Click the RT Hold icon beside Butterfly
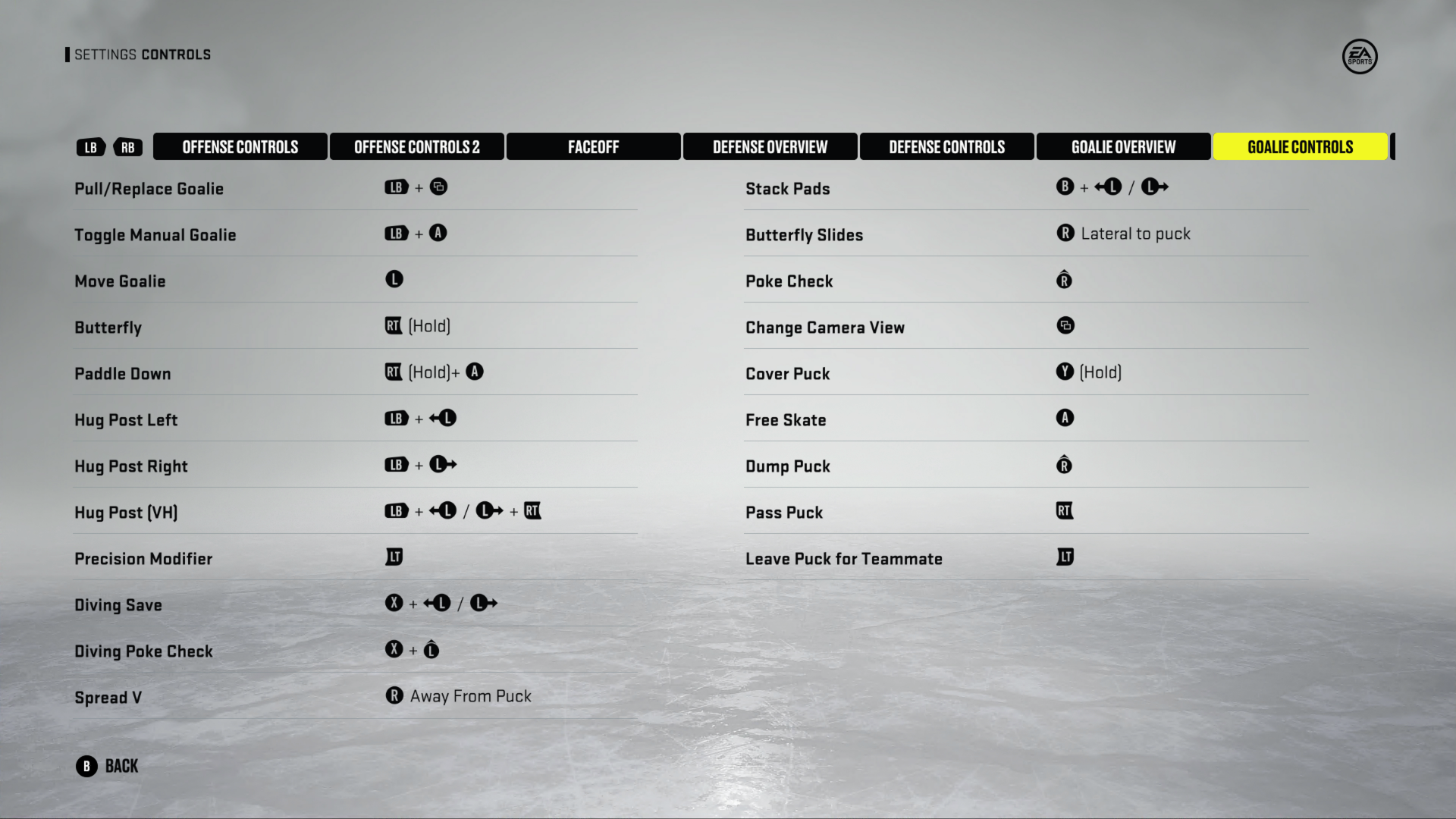This screenshot has width=1456, height=819. tap(392, 325)
